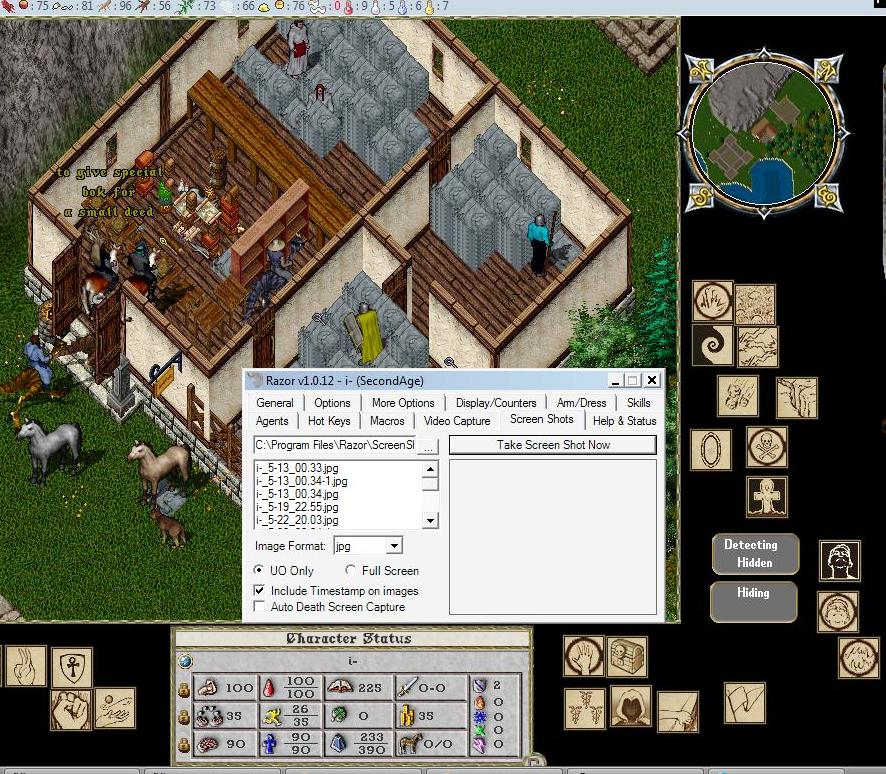This screenshot has width=886, height=774.
Task: Enable Auto Death Screen Capture
Action: point(261,607)
